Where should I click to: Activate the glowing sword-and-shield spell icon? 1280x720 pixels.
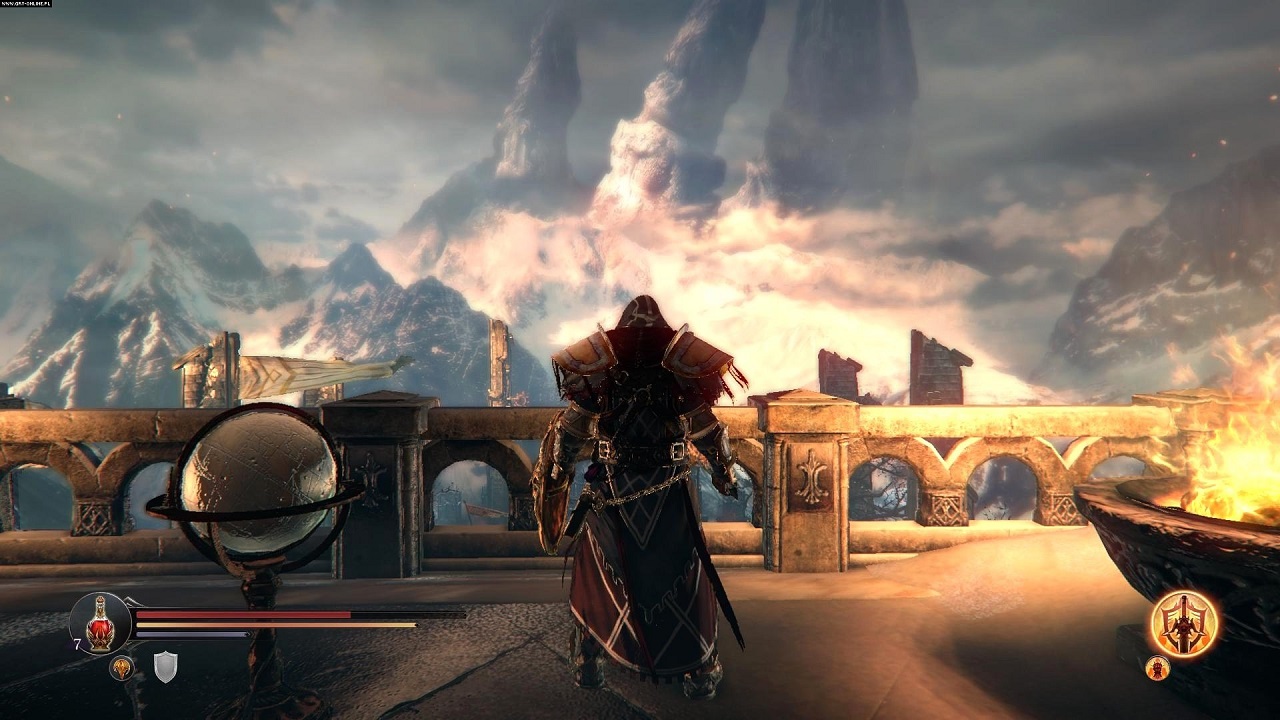pyautogui.click(x=1184, y=623)
